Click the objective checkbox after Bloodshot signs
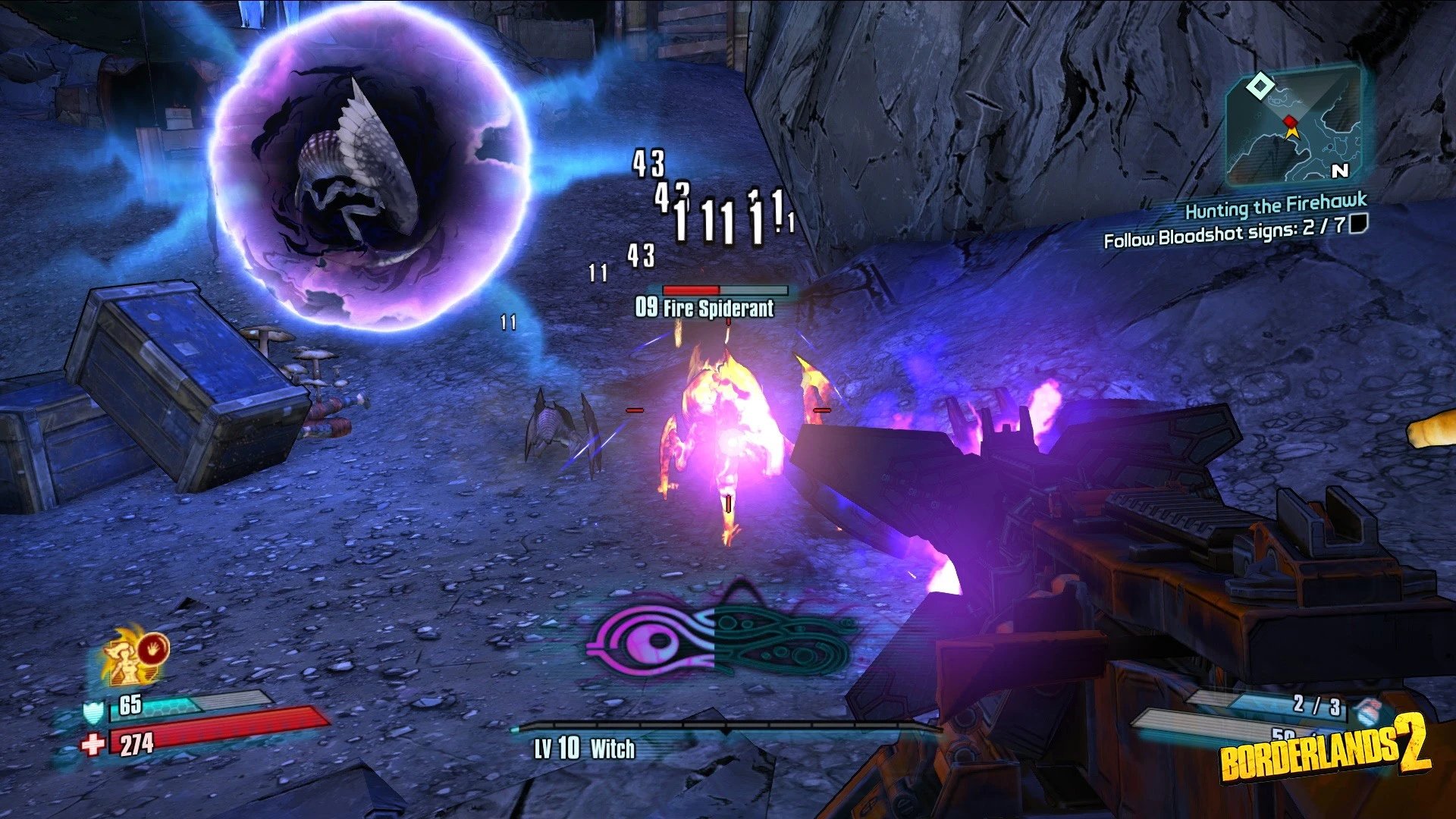This screenshot has width=1456, height=819. point(1358,223)
